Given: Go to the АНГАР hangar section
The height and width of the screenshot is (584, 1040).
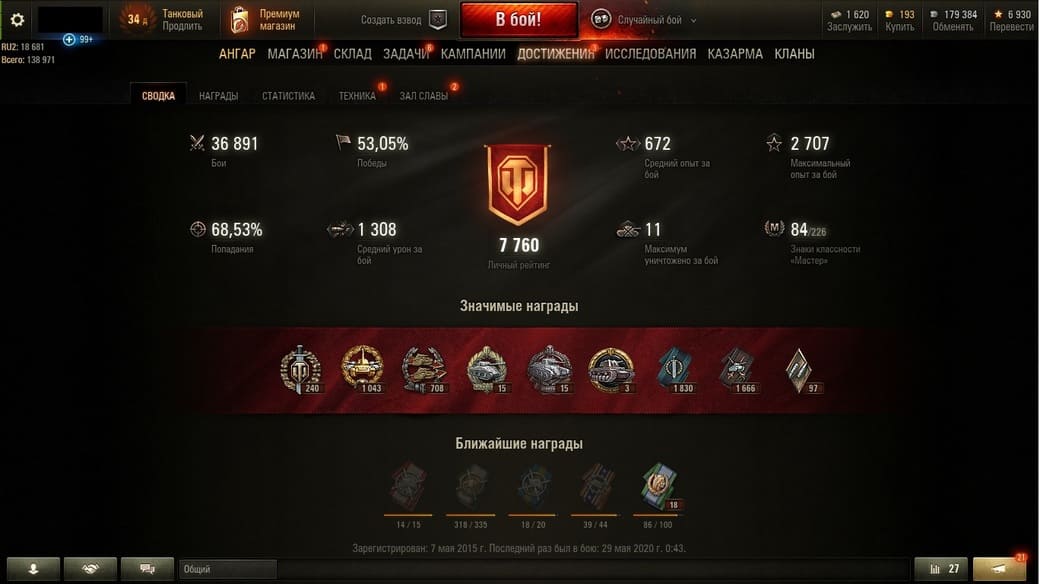Looking at the screenshot, I should (x=237, y=54).
